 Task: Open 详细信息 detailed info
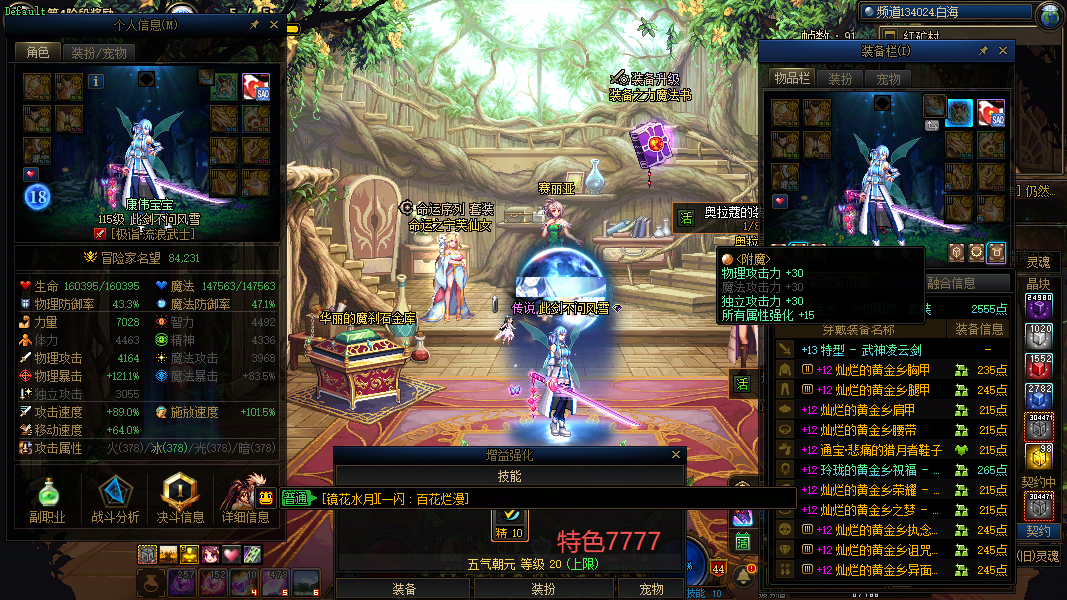tap(245, 500)
